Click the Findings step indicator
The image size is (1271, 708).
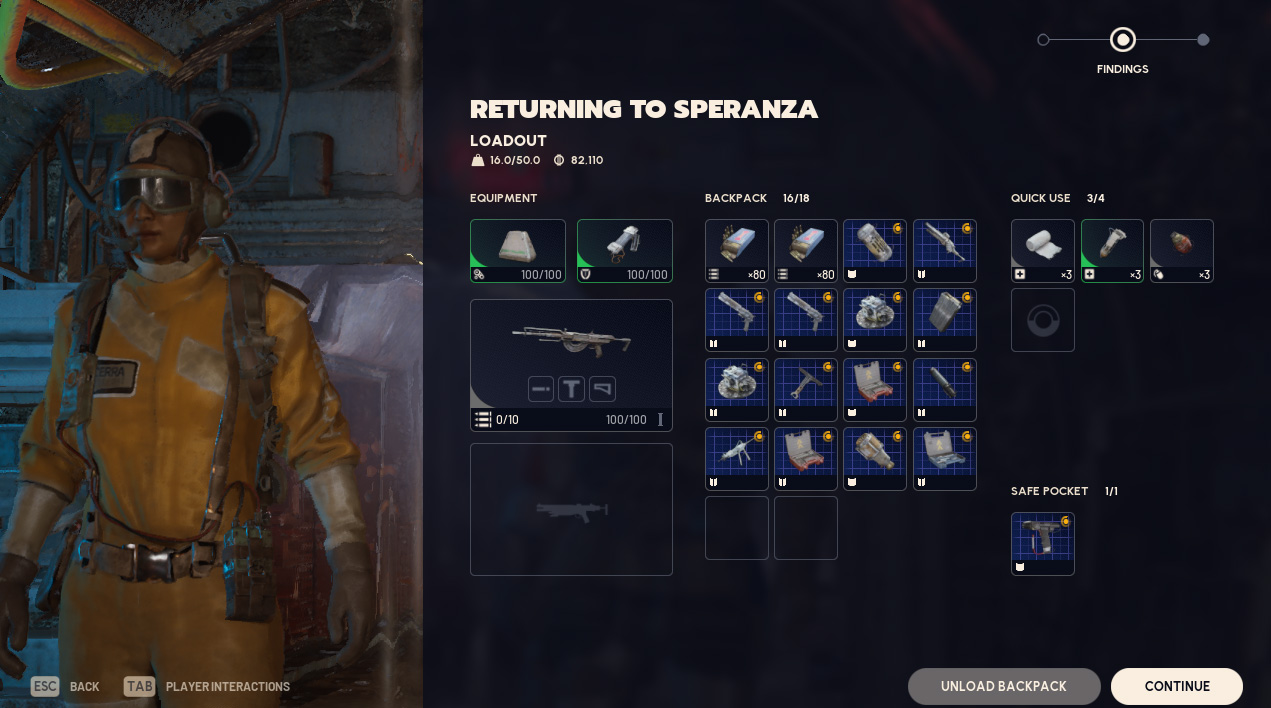point(1122,40)
